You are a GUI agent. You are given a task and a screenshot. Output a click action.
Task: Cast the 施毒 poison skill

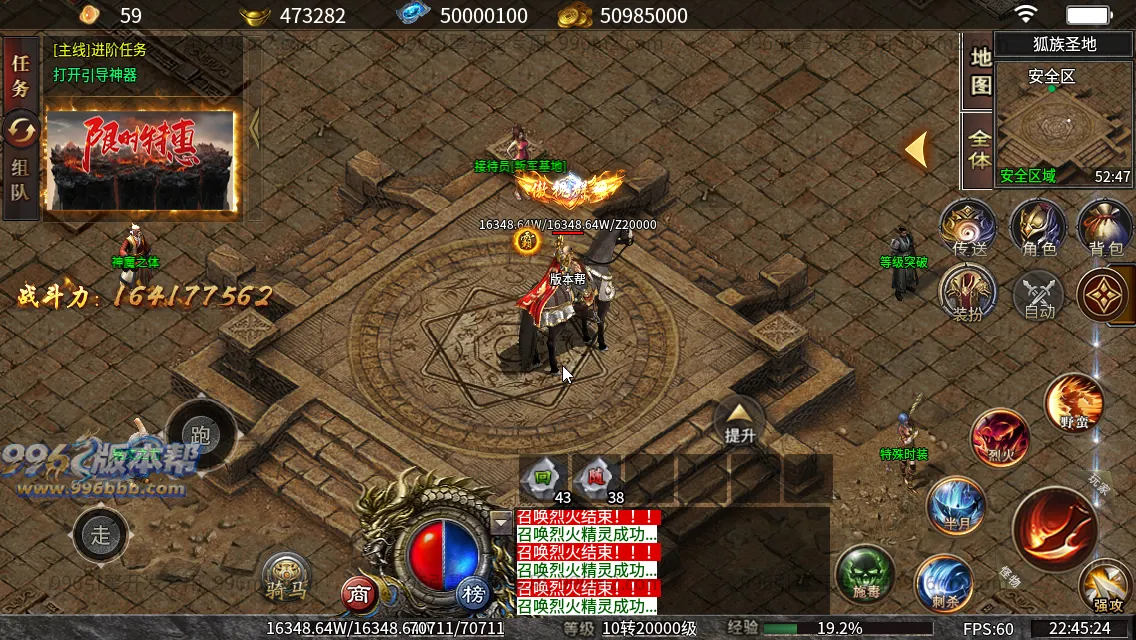[865, 574]
